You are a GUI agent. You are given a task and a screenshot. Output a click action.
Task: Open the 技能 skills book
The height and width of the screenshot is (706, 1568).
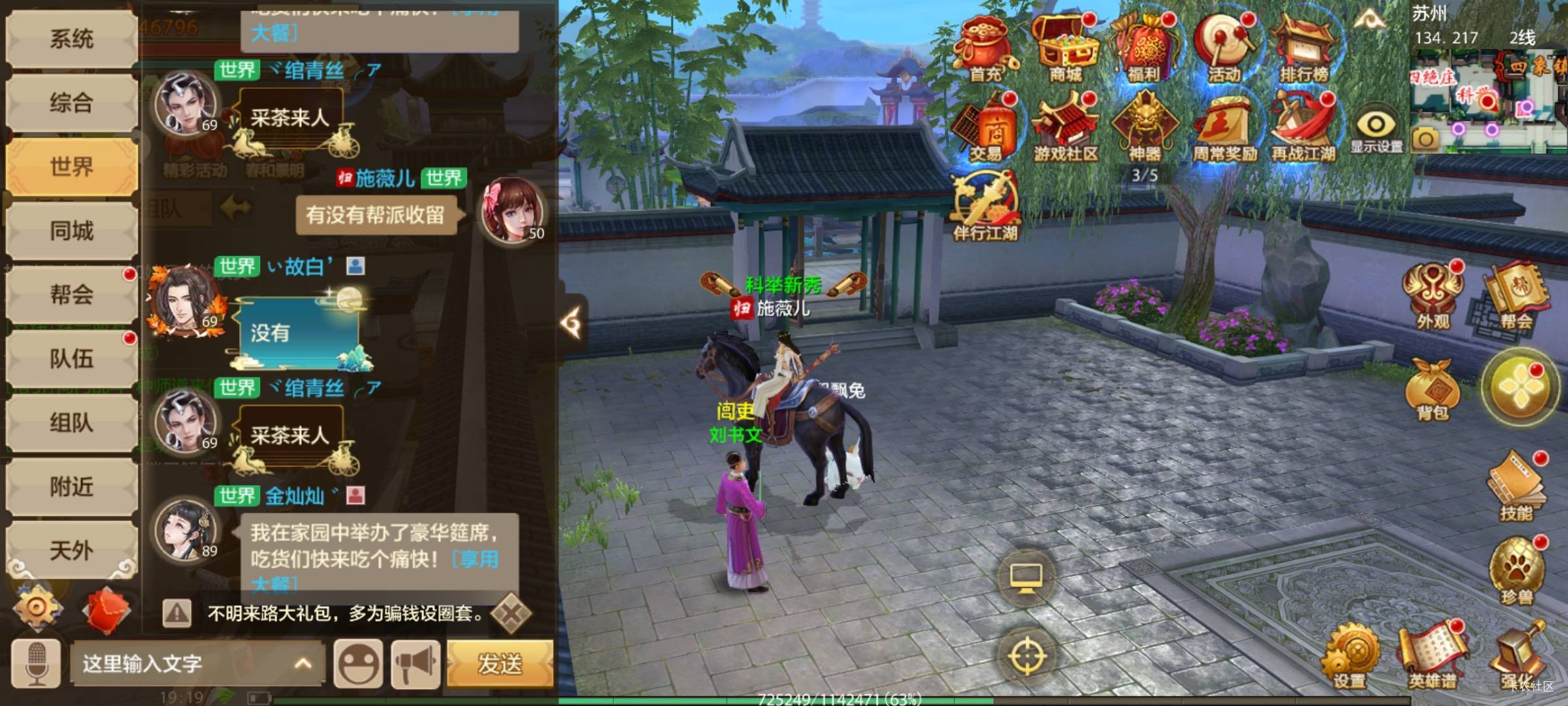pos(1517,487)
